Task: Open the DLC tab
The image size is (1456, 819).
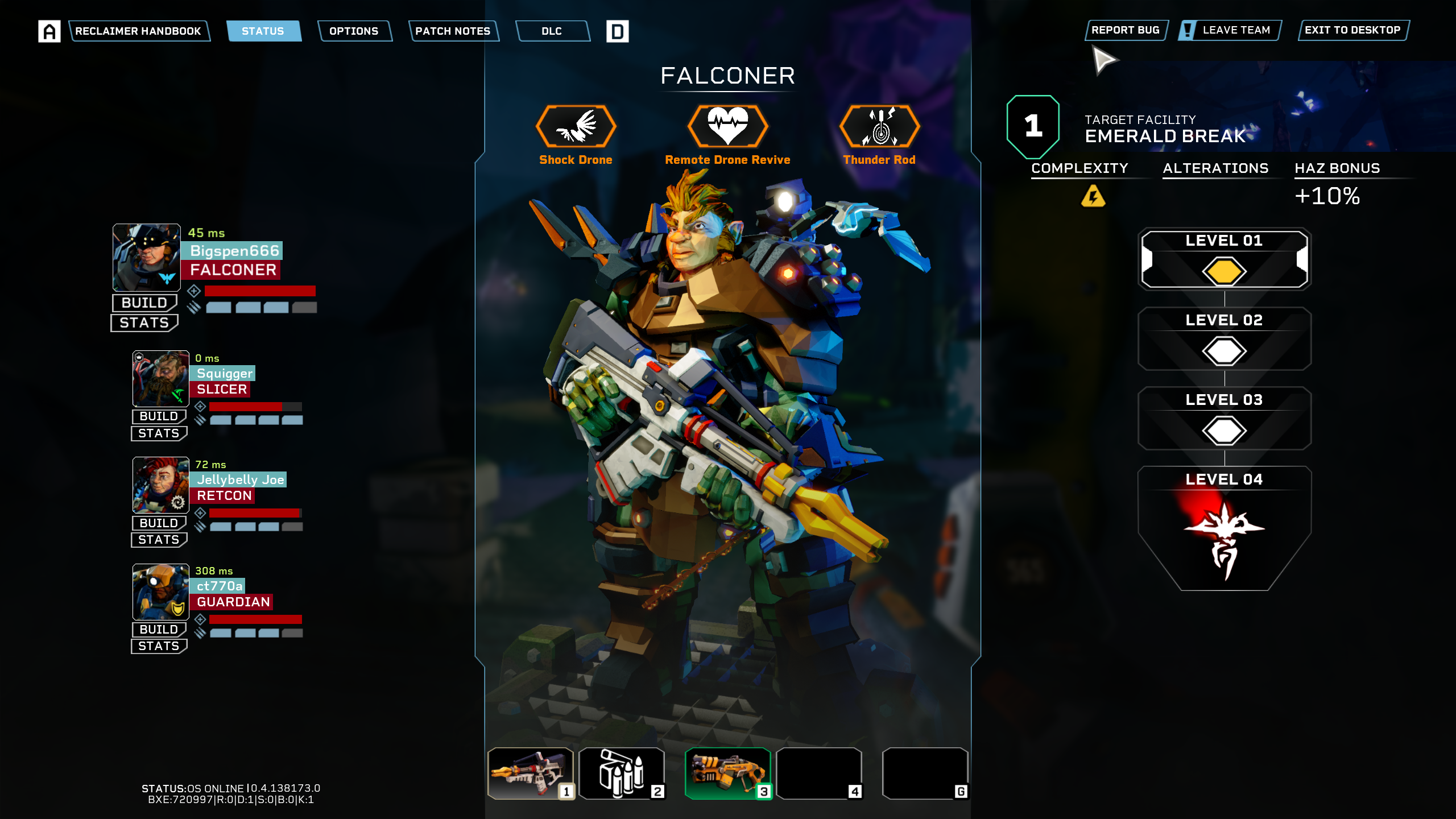Action: (x=552, y=31)
